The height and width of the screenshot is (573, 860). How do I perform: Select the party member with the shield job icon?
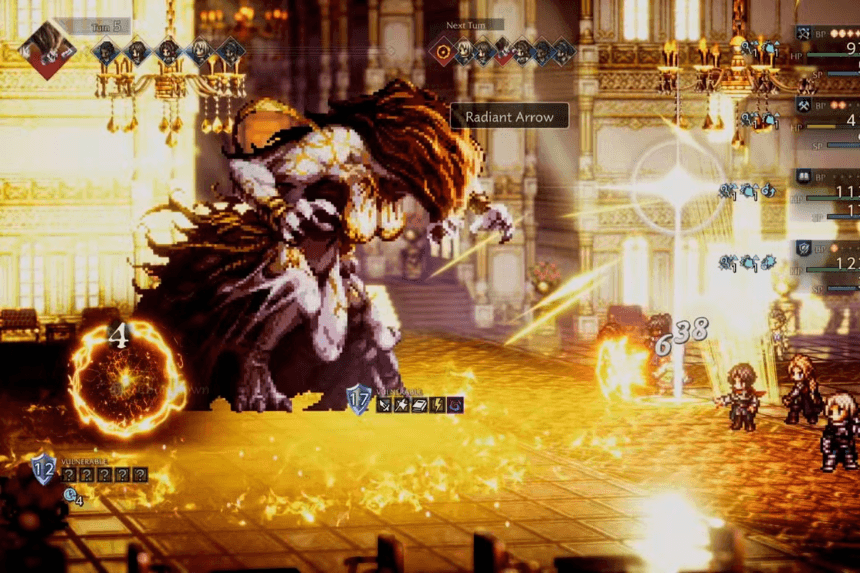point(803,248)
